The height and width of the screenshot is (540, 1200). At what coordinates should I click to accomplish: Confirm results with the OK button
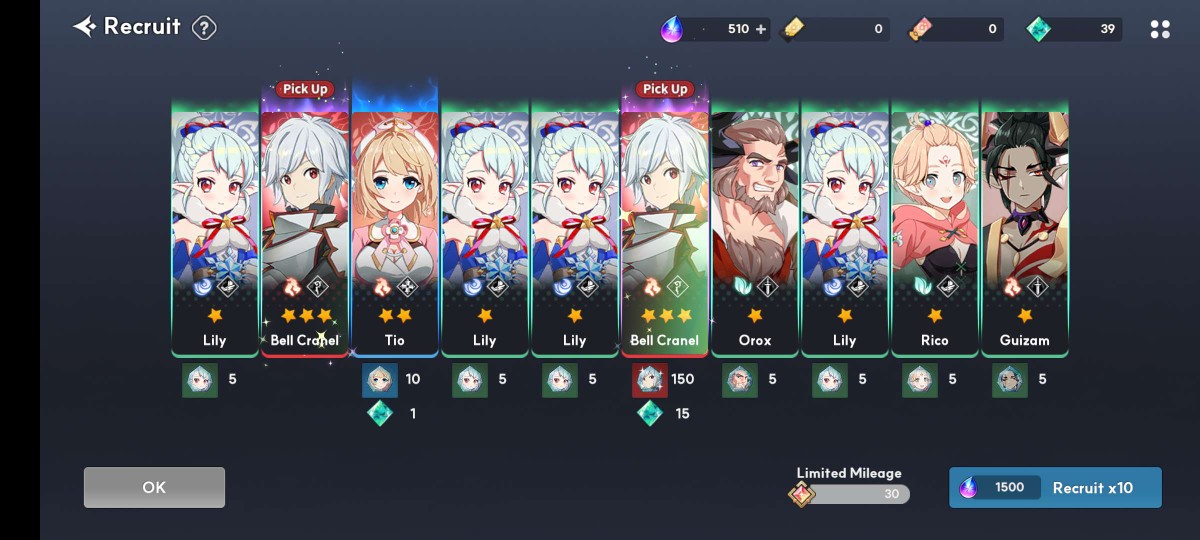coord(154,487)
